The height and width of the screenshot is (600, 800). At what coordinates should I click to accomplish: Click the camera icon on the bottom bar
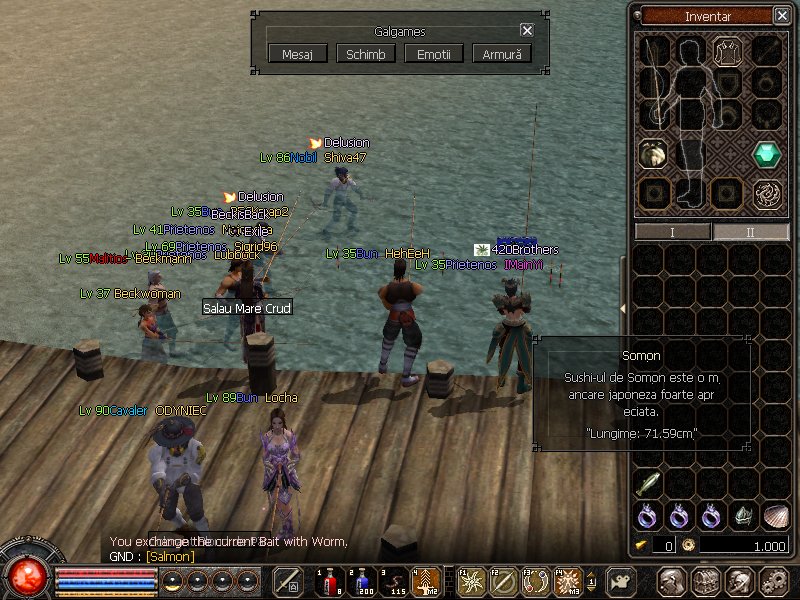click(620, 580)
